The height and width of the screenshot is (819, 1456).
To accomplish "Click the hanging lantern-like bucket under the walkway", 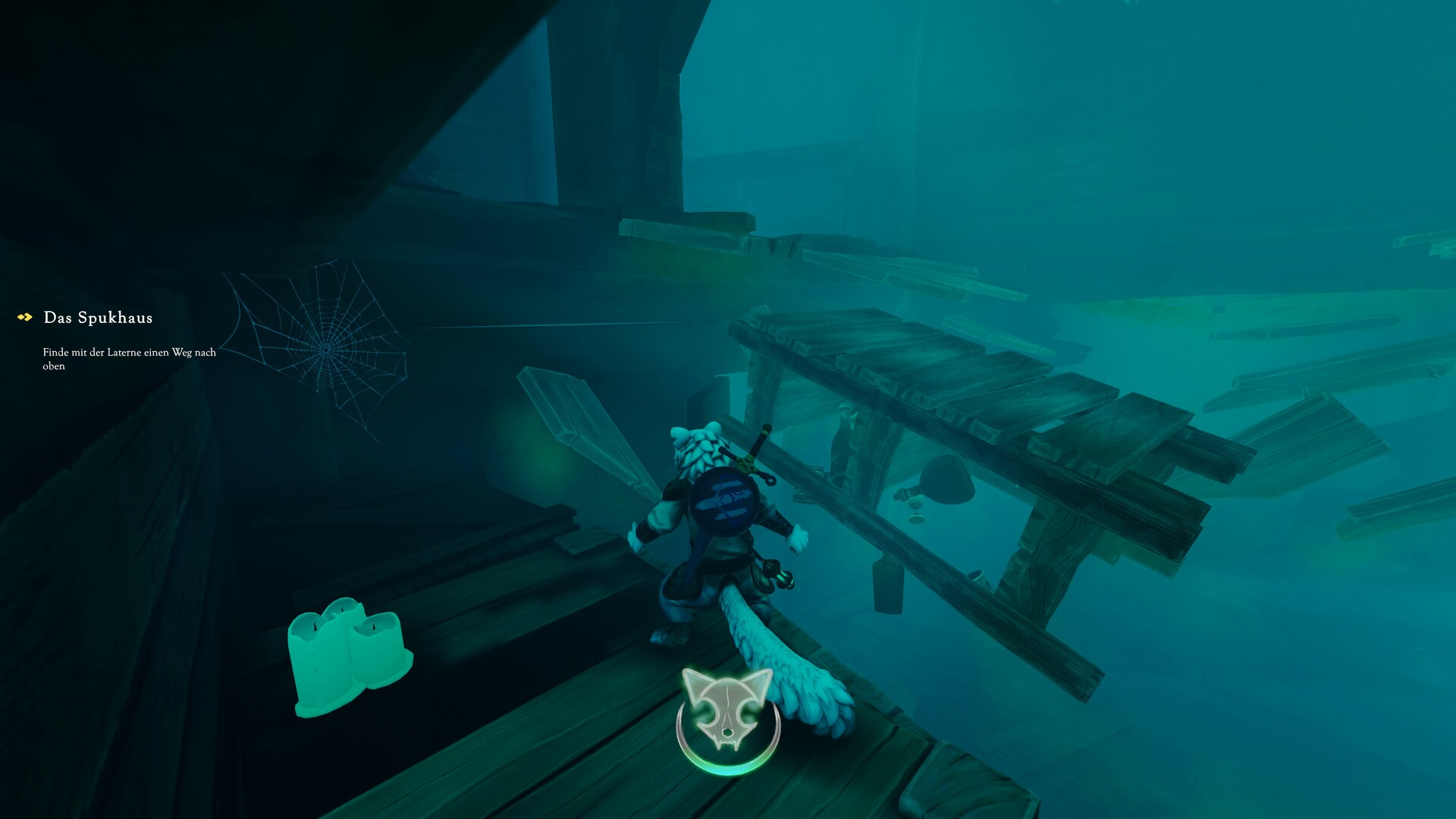I will 886,584.
